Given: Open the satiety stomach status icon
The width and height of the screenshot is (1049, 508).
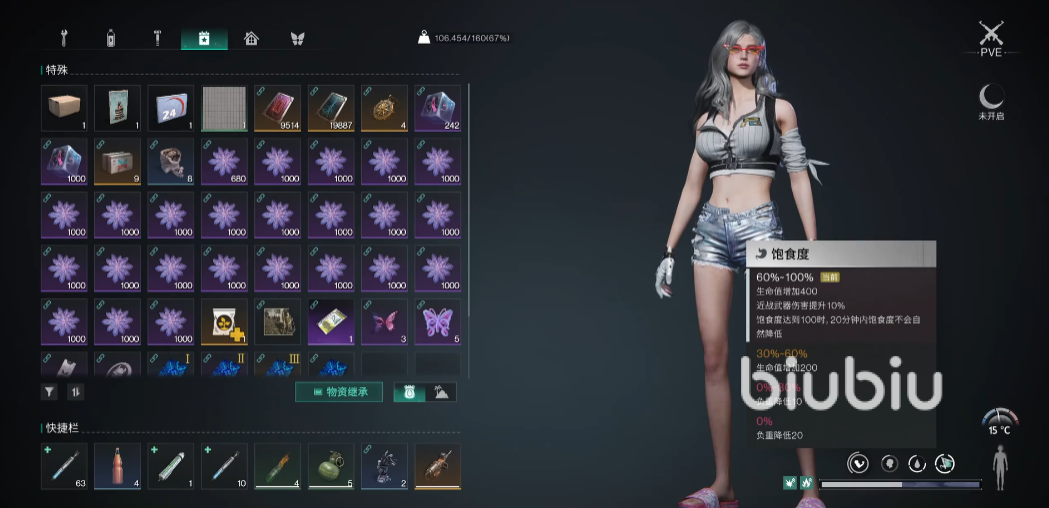Looking at the screenshot, I should coord(857,463).
